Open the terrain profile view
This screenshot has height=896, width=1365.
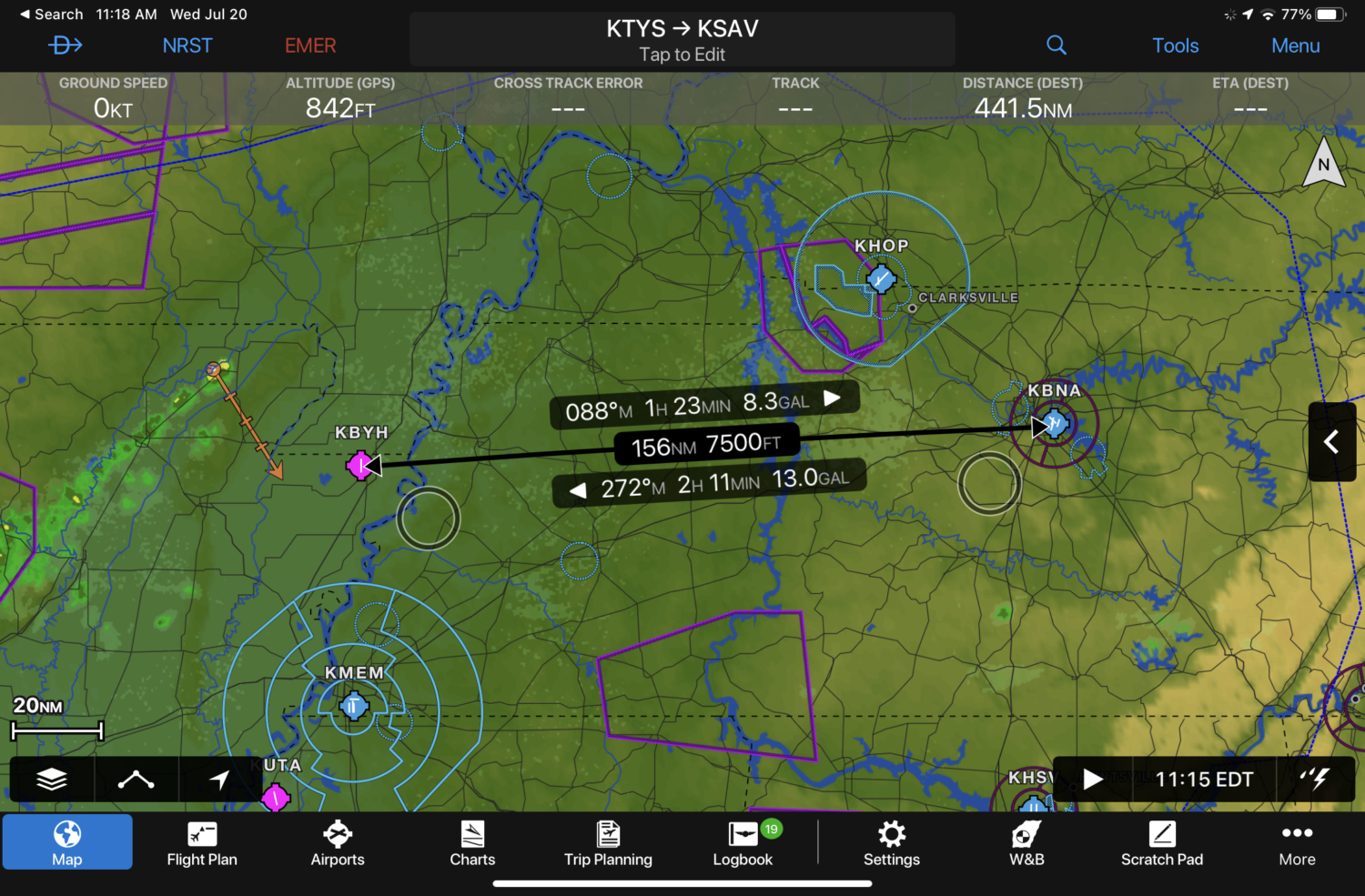(136, 779)
